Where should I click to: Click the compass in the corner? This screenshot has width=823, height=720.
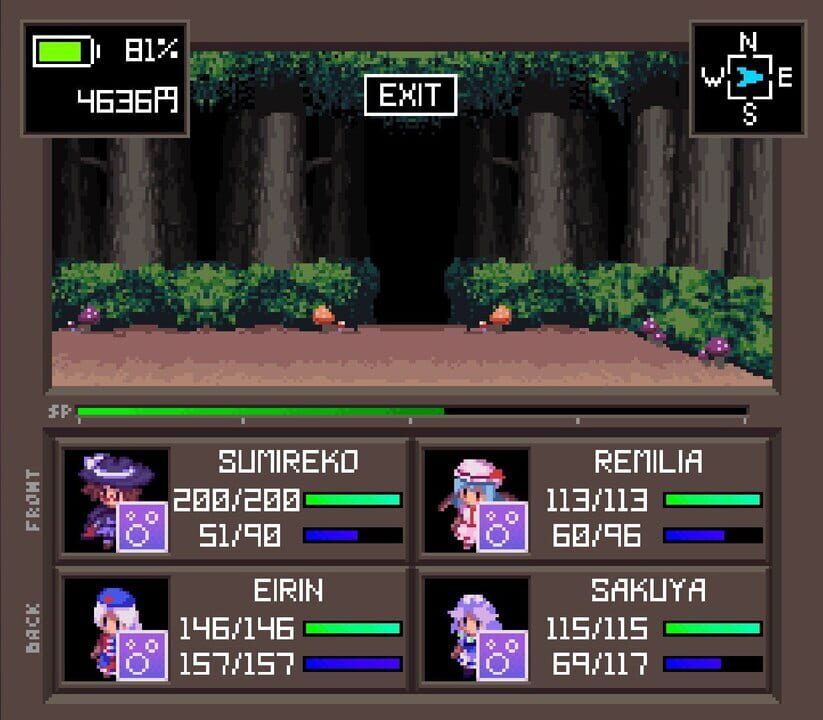[x=748, y=79]
